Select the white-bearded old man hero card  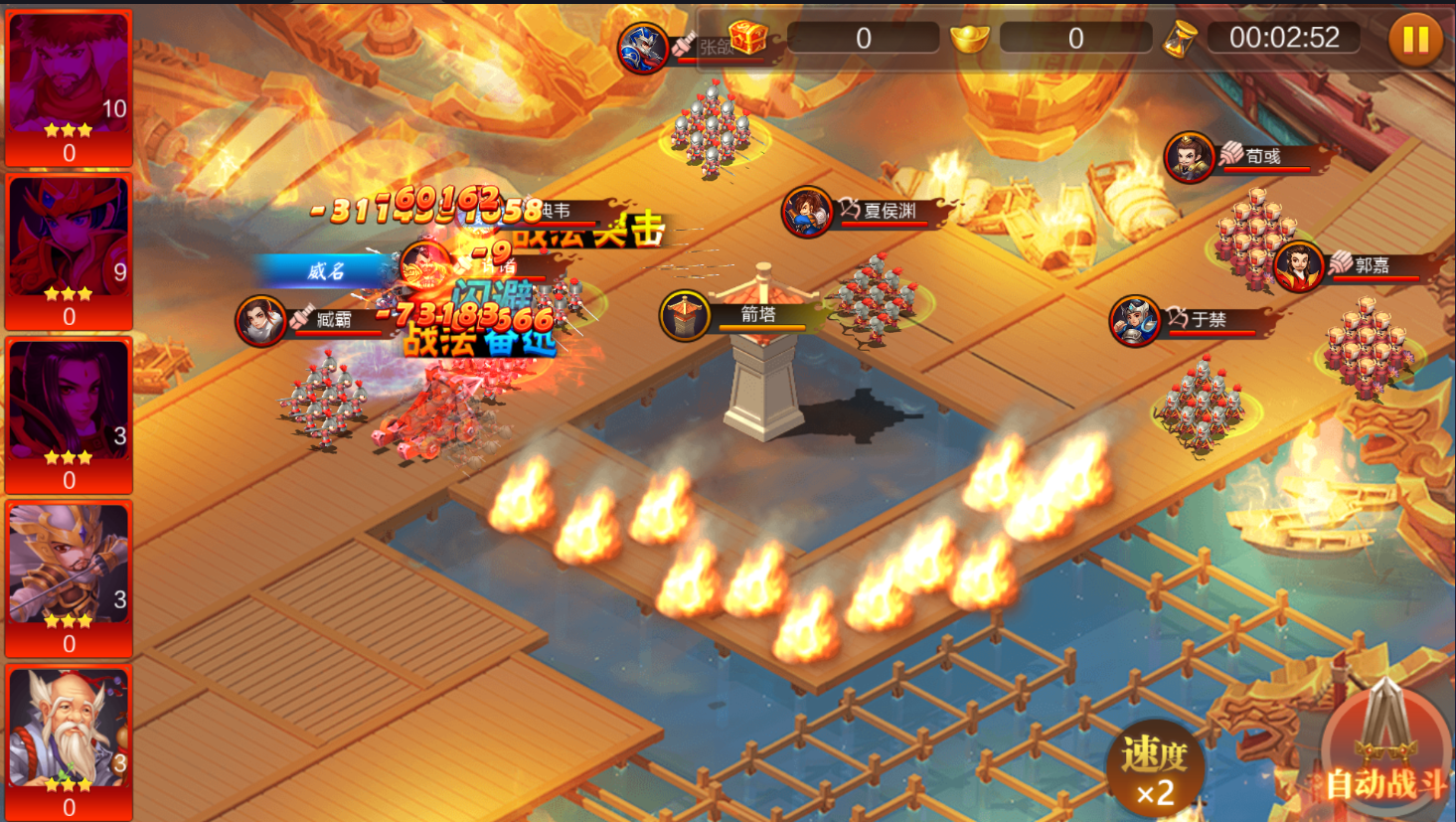[x=69, y=741]
